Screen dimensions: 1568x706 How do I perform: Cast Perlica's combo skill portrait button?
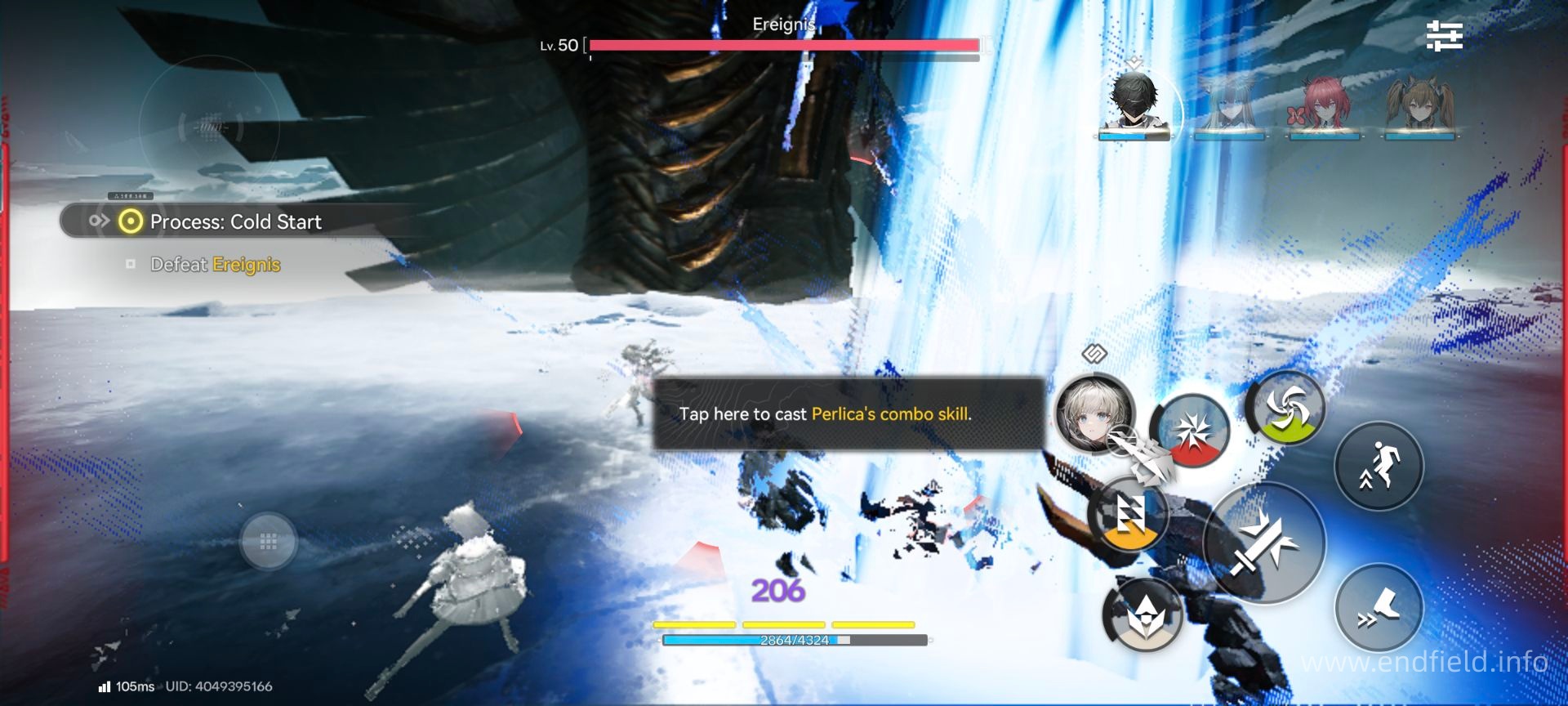tap(1094, 413)
